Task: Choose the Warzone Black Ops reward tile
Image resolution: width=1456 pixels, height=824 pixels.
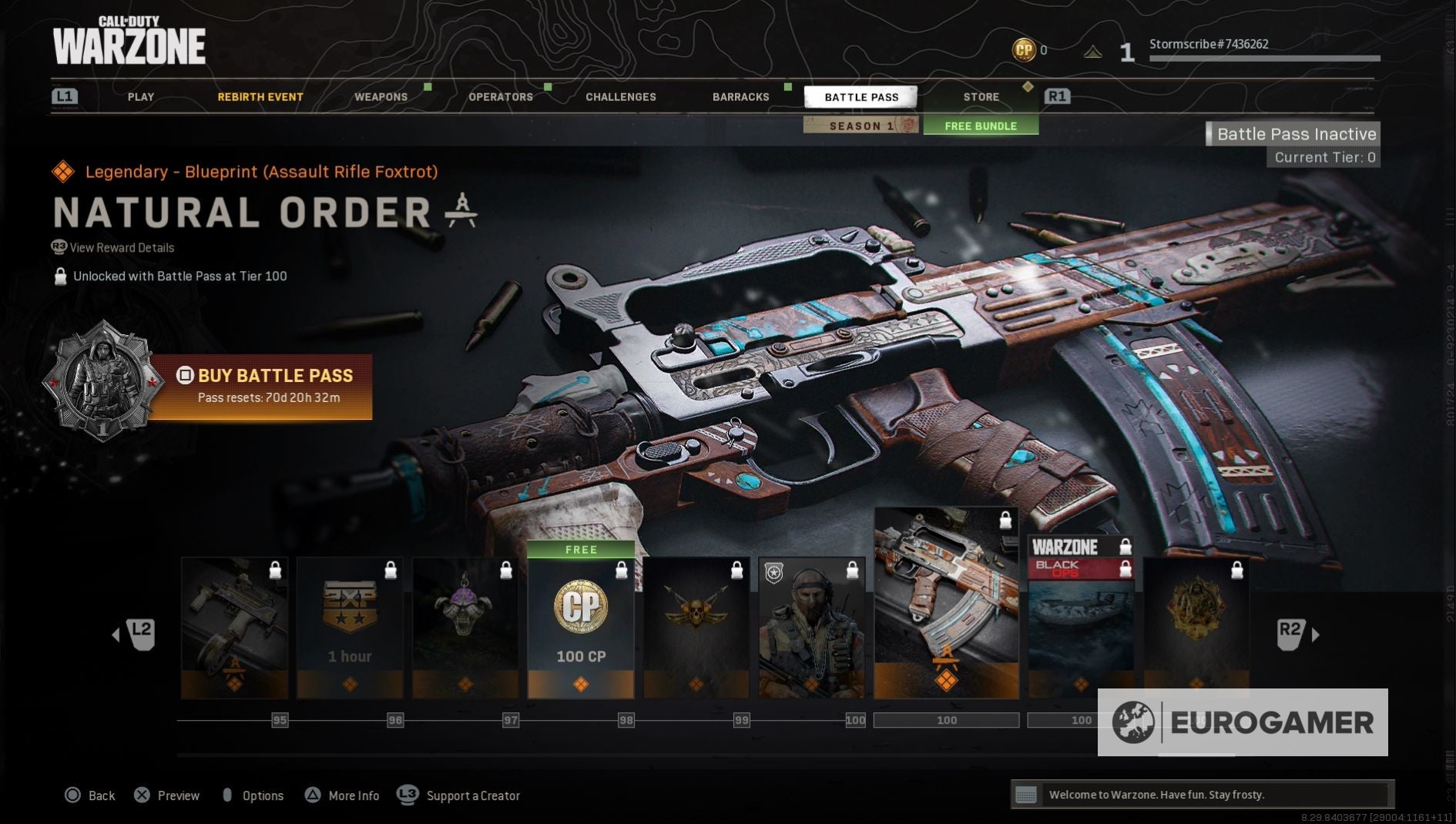Action: (1080, 616)
